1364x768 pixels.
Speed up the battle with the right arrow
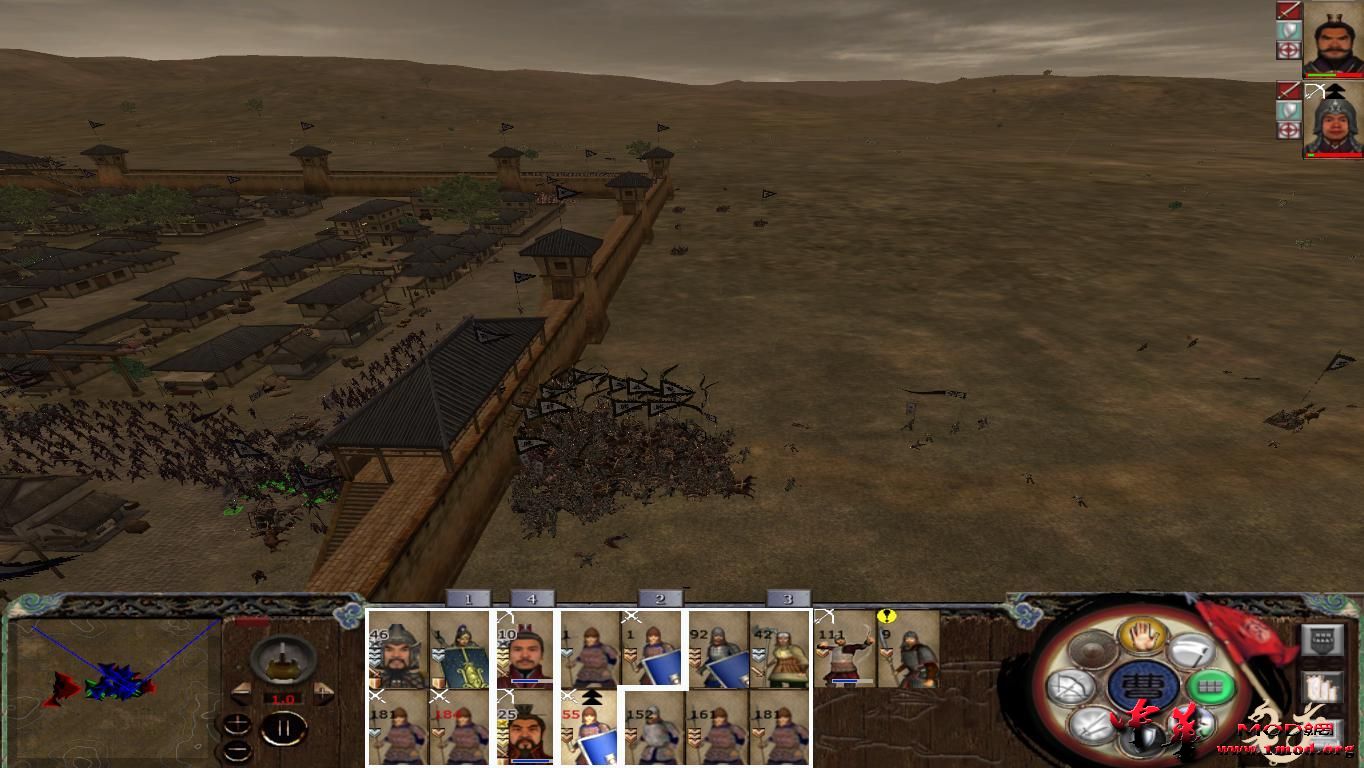tap(323, 694)
